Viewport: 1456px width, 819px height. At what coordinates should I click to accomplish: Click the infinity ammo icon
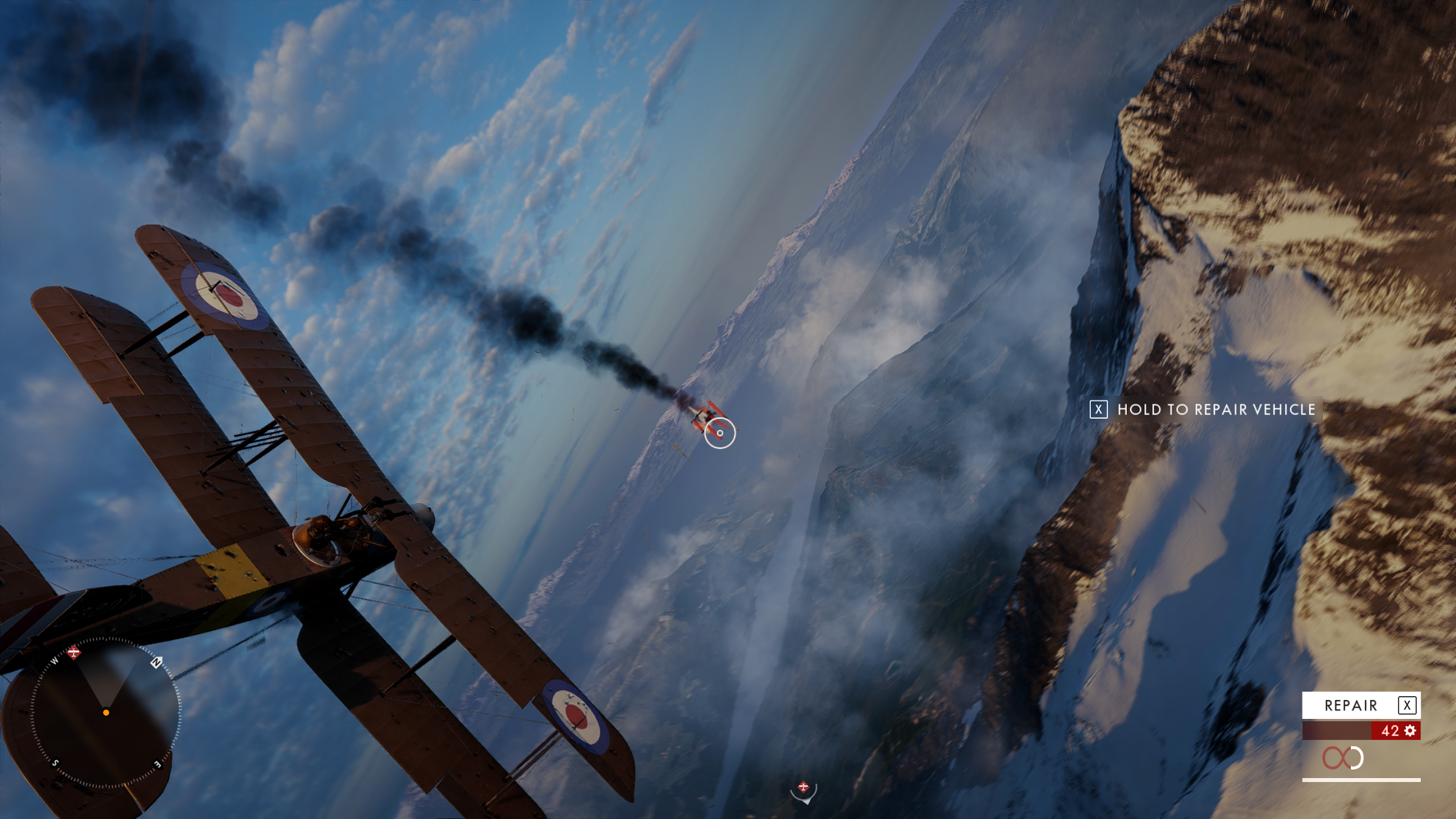pyautogui.click(x=1342, y=758)
